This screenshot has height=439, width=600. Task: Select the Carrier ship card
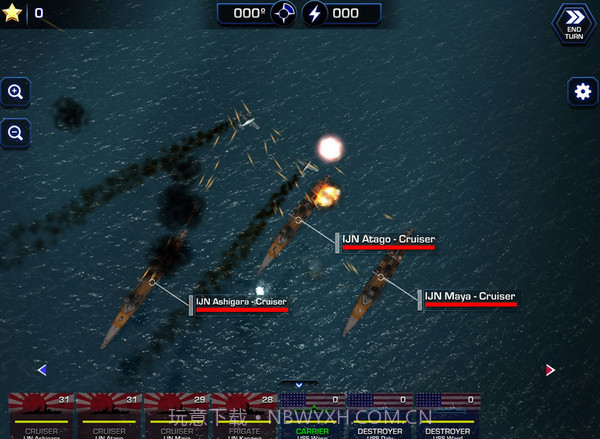tap(312, 417)
